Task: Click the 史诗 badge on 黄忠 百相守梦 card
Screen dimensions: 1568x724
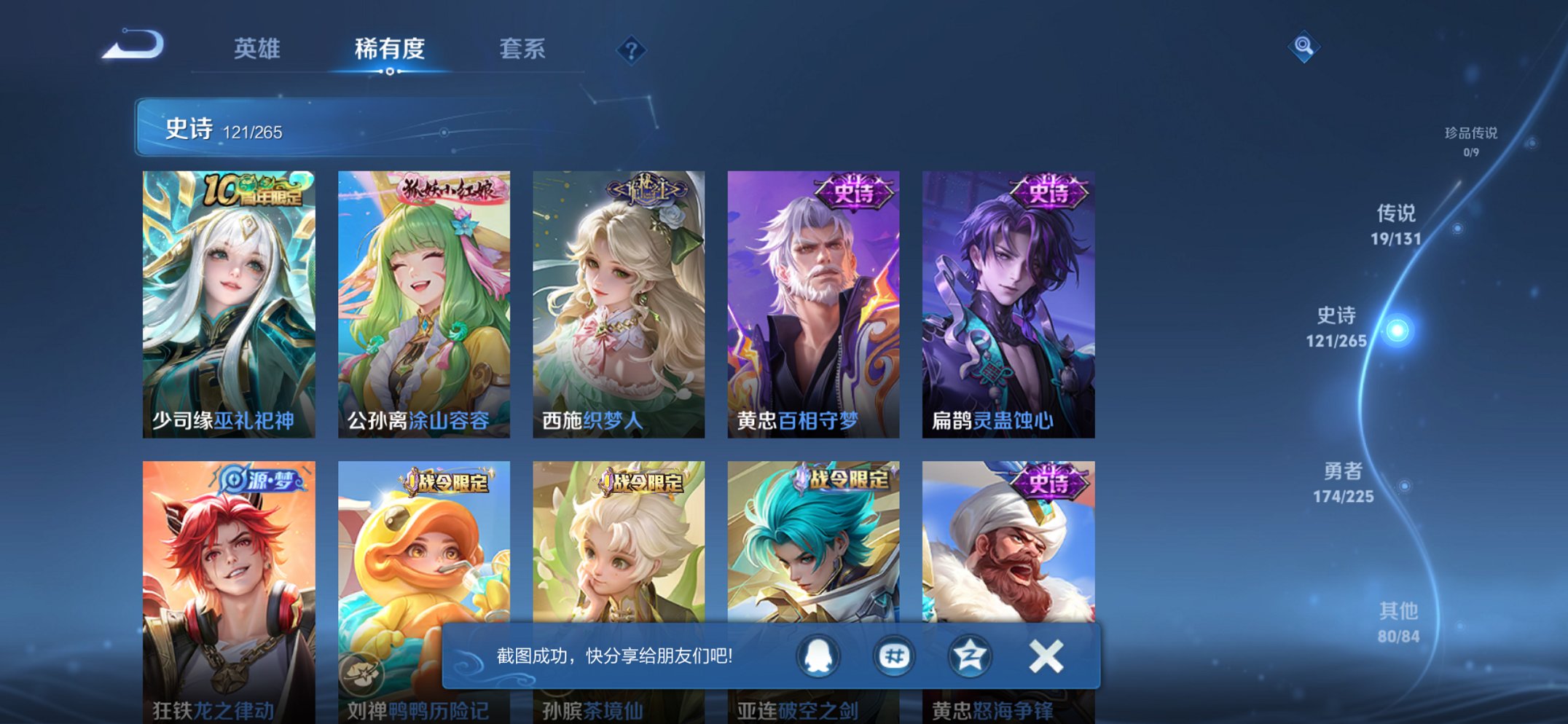Action: (855, 190)
